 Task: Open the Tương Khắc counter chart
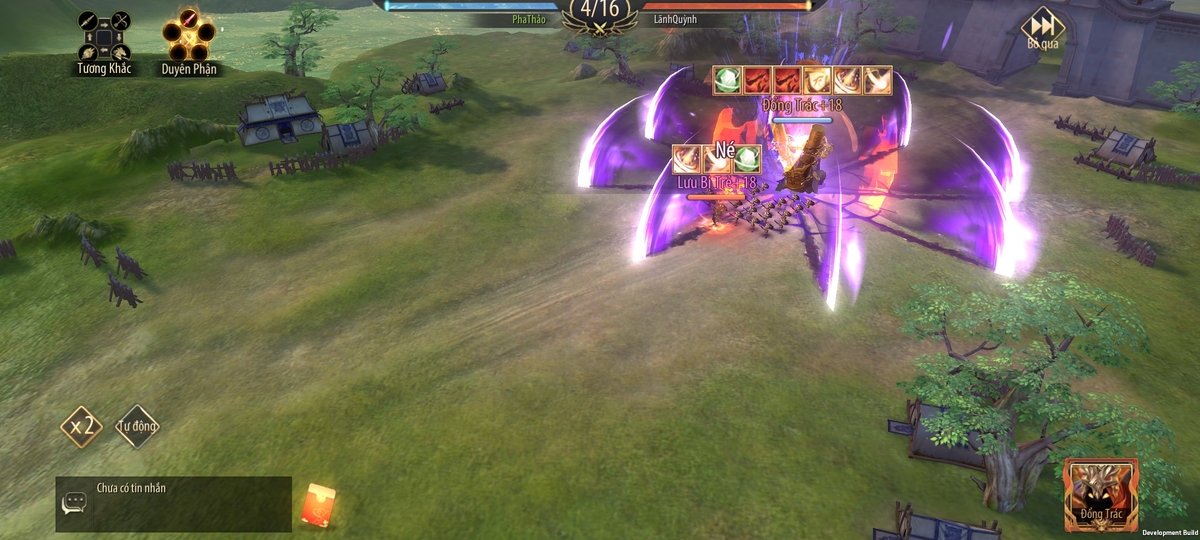104,38
